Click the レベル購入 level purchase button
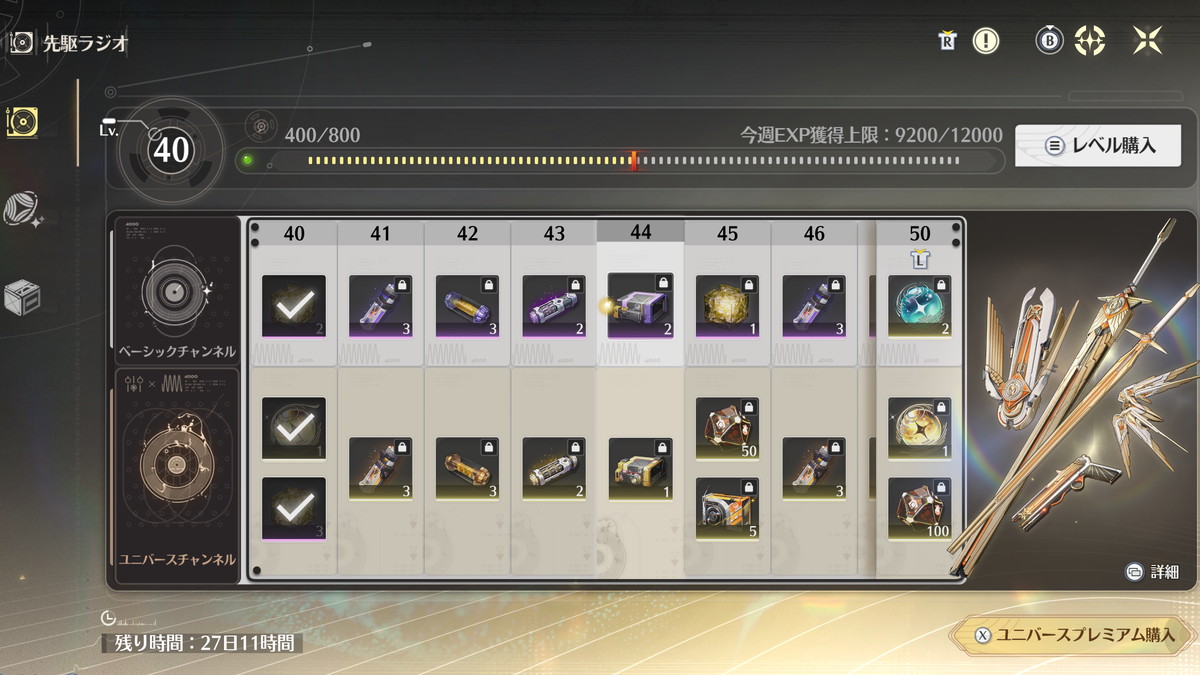 pos(1097,145)
